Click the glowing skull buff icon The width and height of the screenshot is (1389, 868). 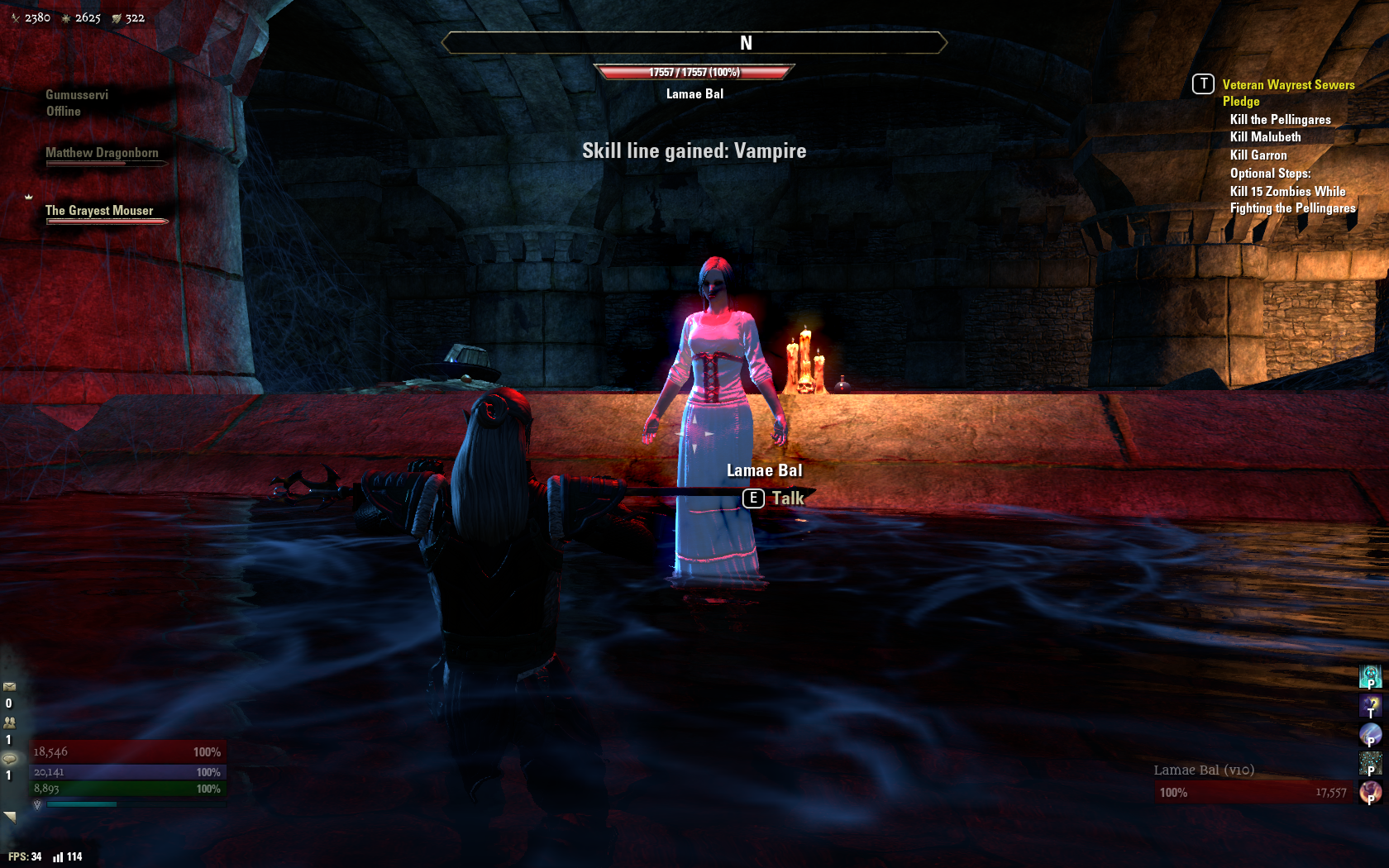[1371, 676]
